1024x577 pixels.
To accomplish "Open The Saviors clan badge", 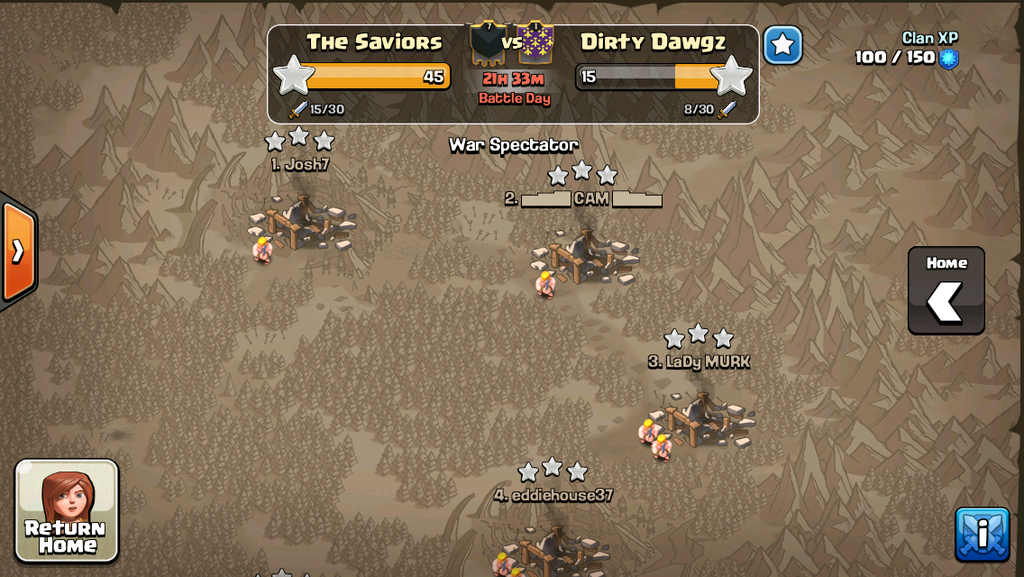I will click(487, 42).
